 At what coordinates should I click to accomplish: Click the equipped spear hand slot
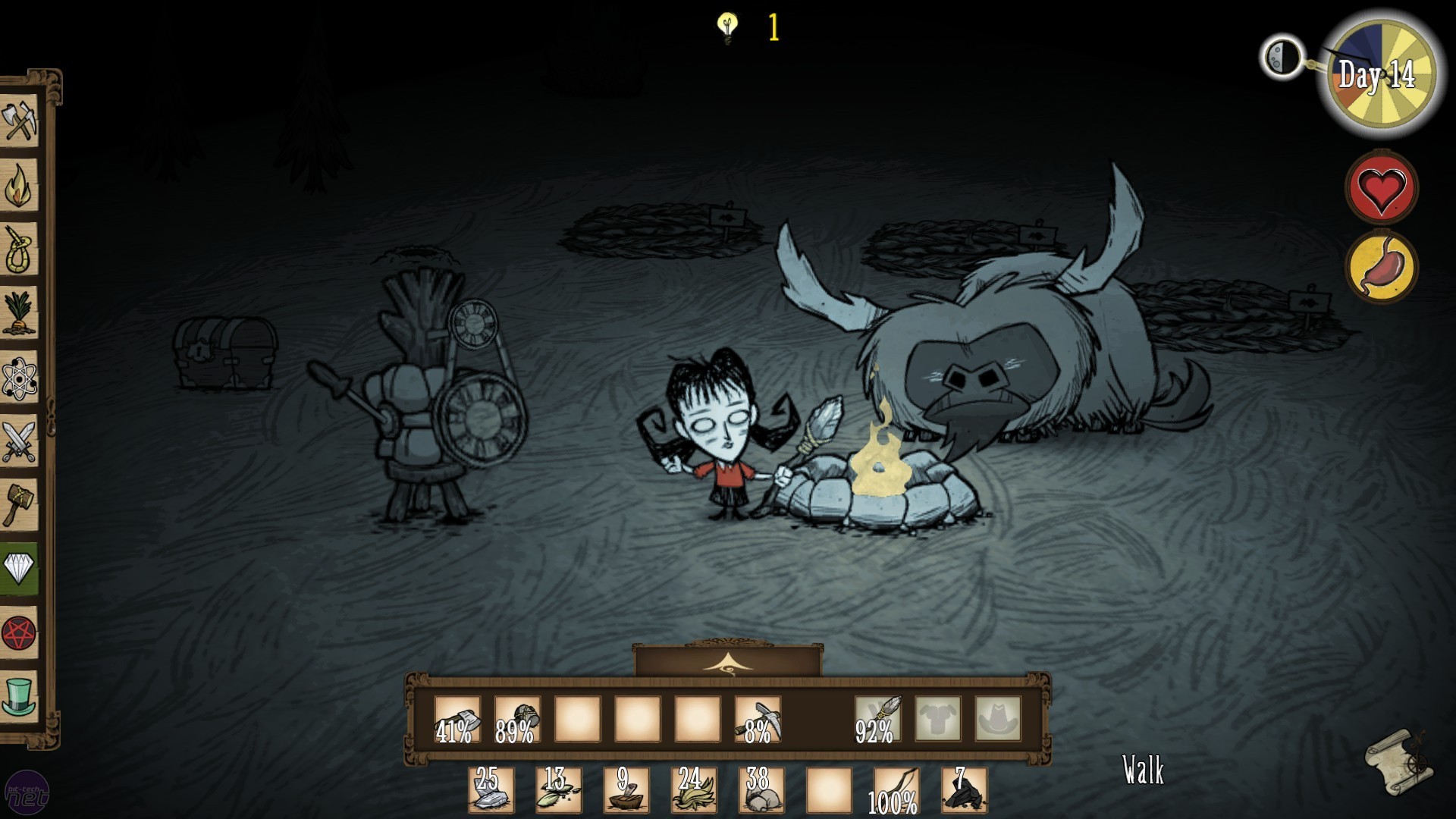tap(878, 720)
